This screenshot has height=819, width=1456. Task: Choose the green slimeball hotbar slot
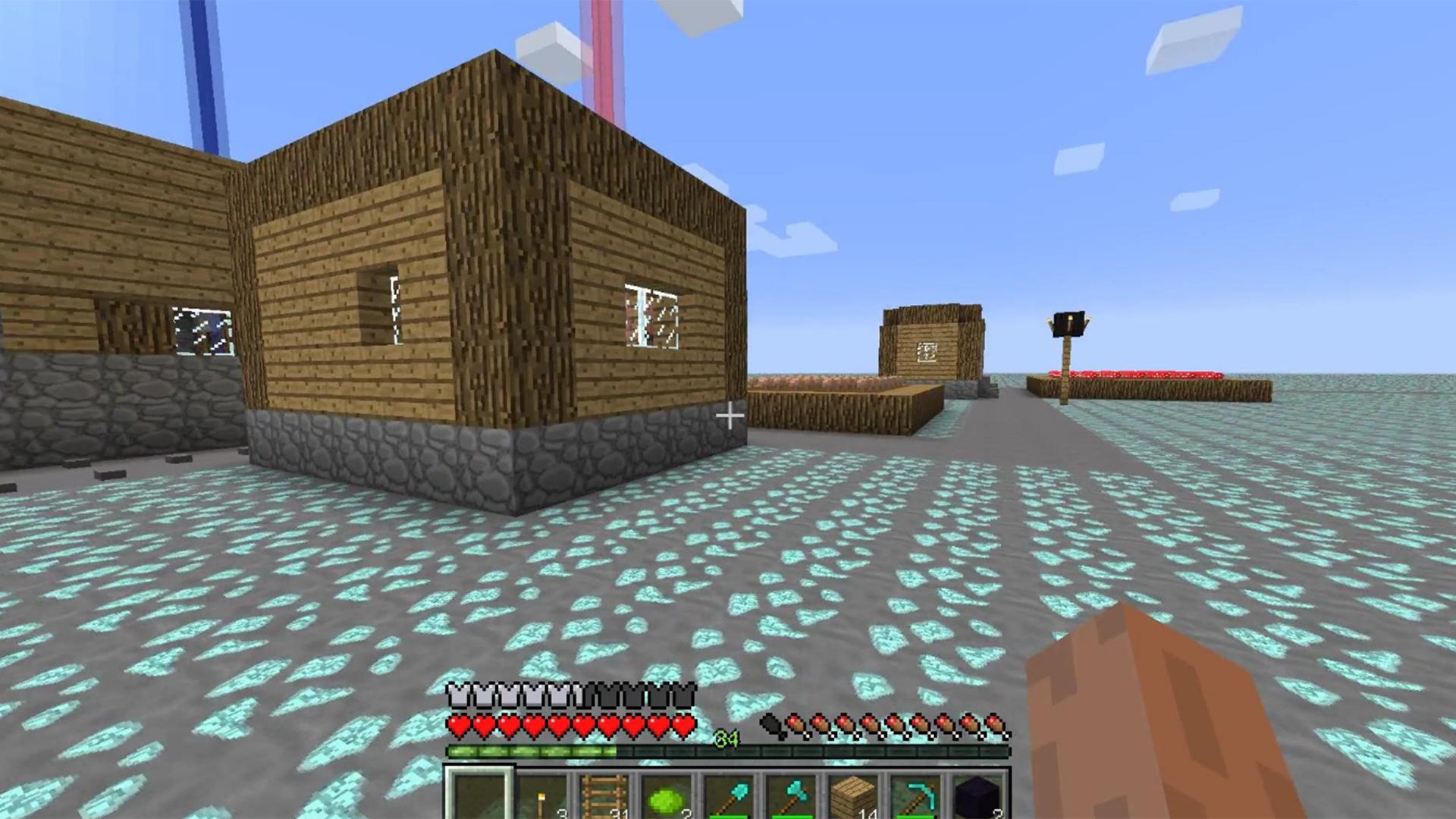pos(666,798)
